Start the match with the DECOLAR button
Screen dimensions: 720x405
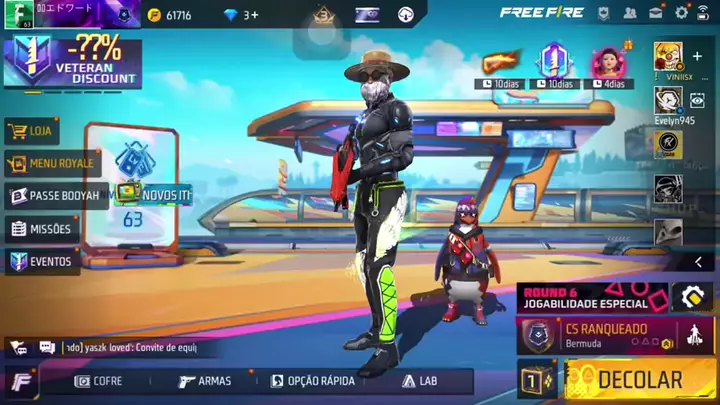tap(639, 380)
